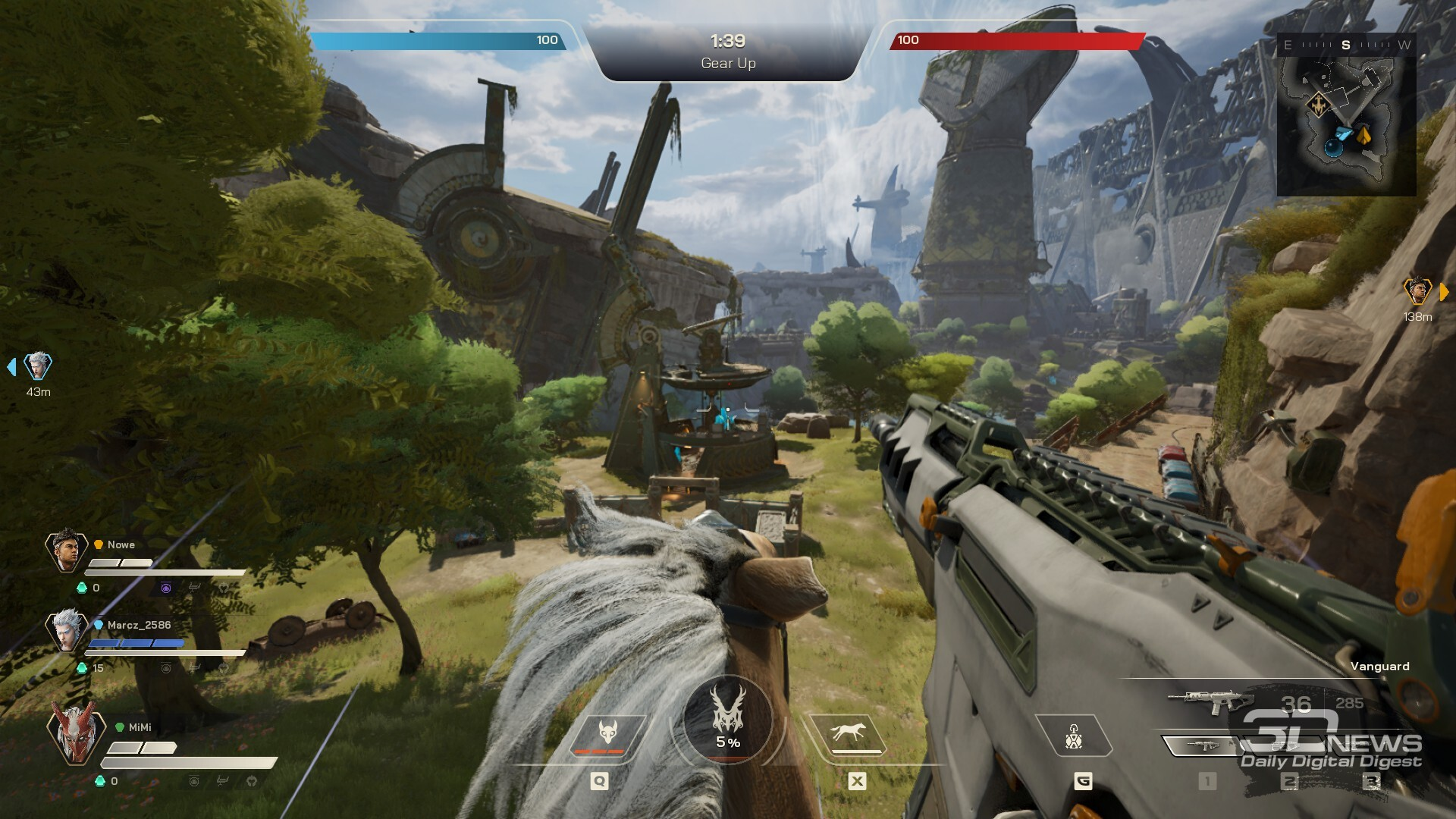Select teammate Marcz_2586's portrait

[67, 629]
